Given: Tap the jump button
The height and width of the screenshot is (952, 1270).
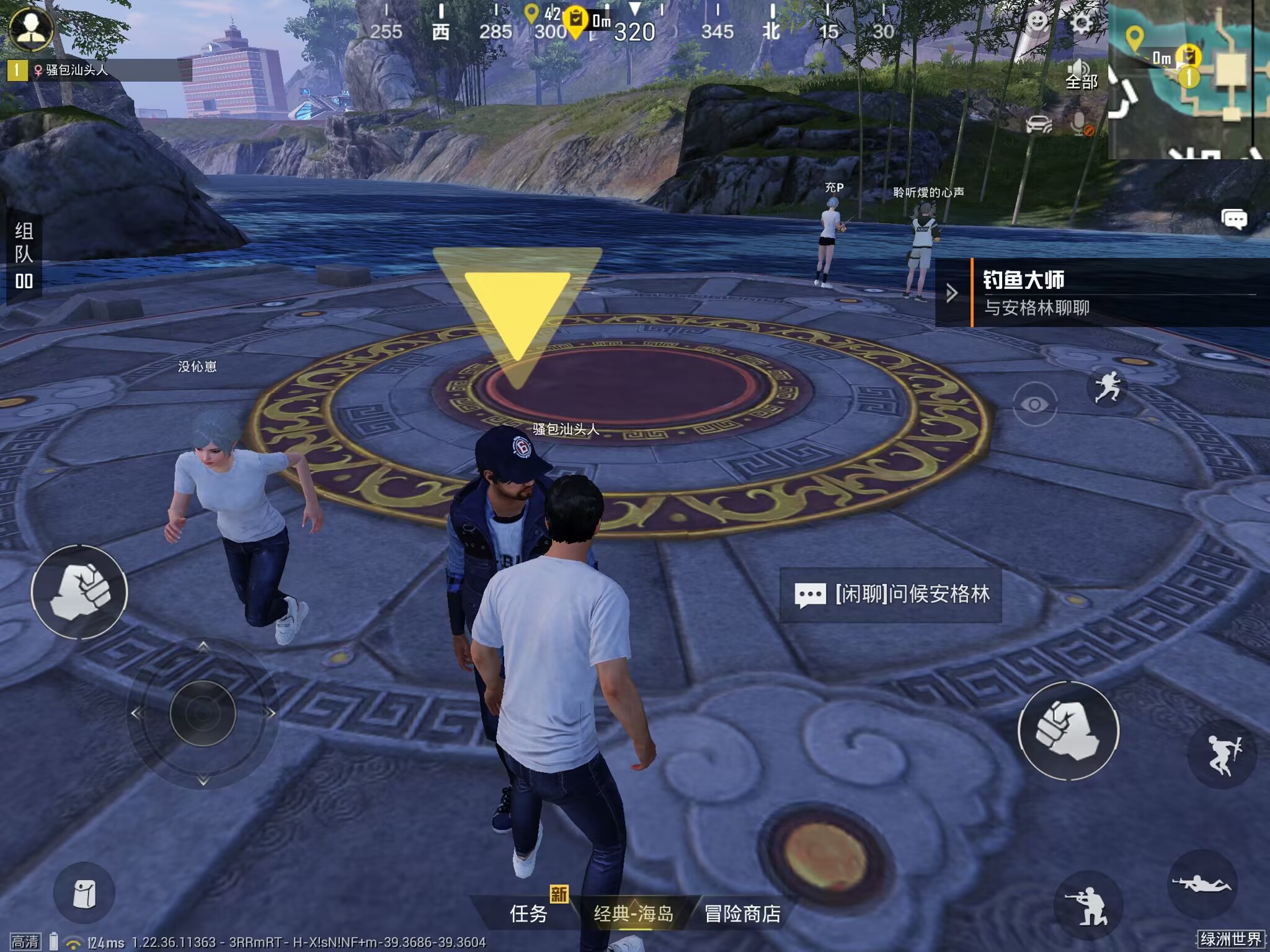Looking at the screenshot, I should tap(1222, 754).
